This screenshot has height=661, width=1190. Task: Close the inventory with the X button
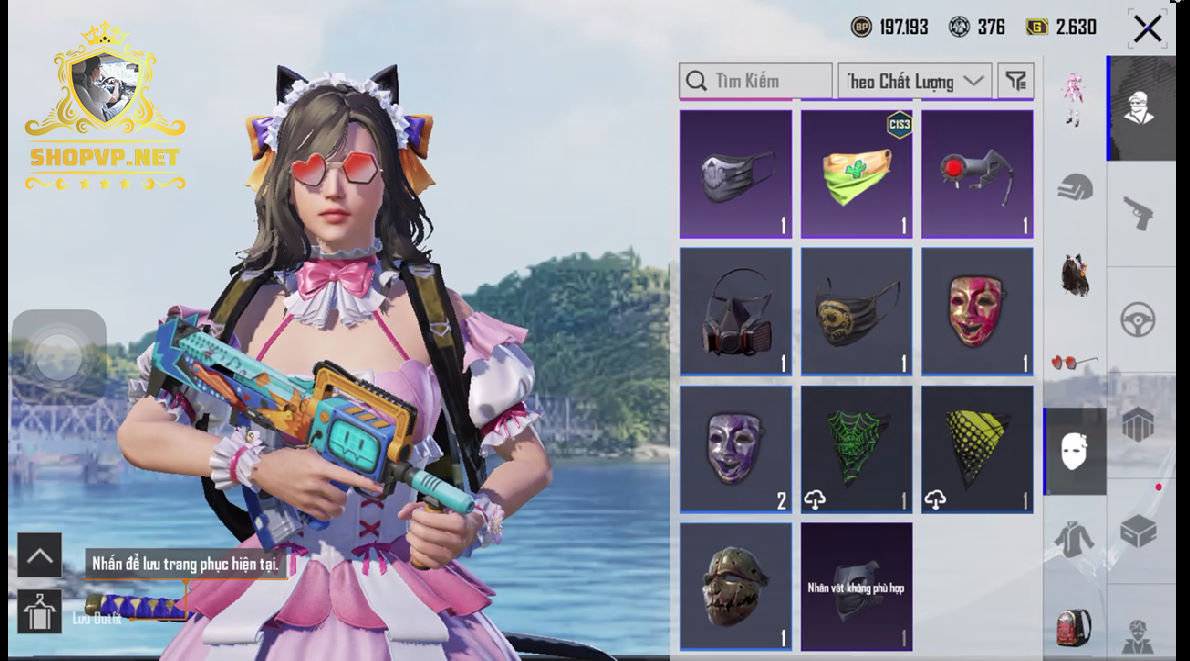point(1147,29)
